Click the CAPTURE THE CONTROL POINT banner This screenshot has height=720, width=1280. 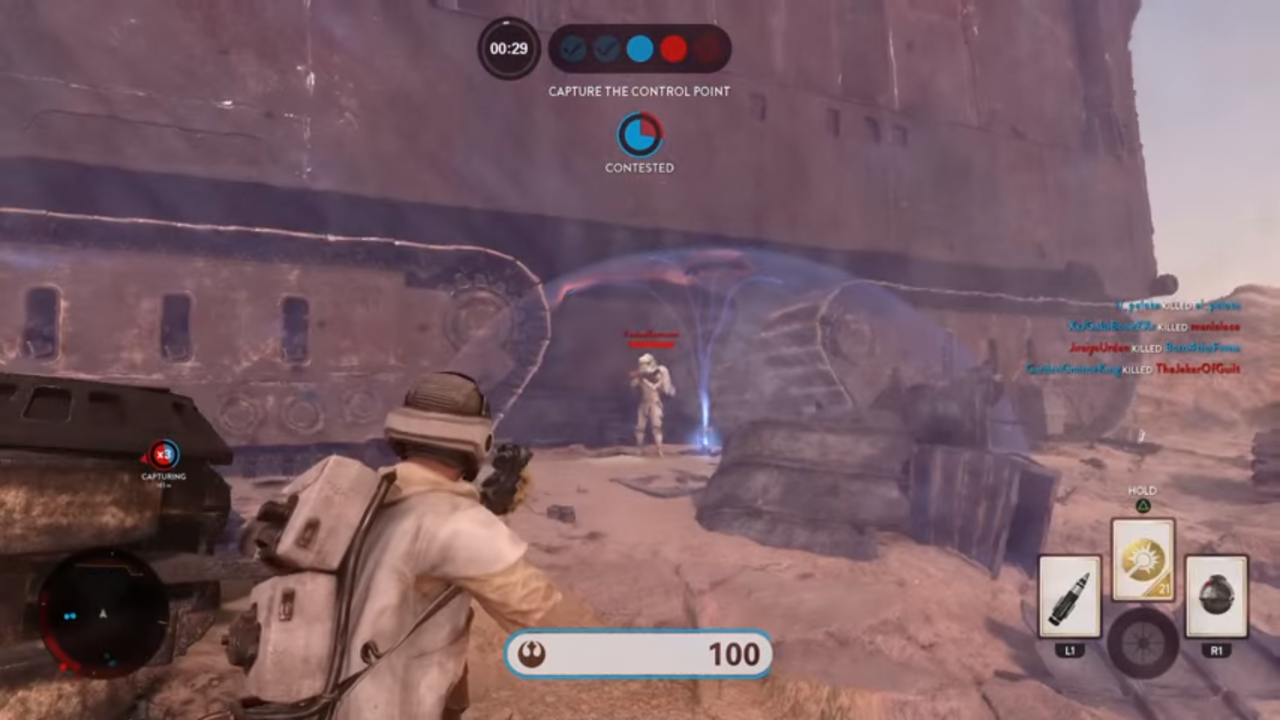point(639,91)
